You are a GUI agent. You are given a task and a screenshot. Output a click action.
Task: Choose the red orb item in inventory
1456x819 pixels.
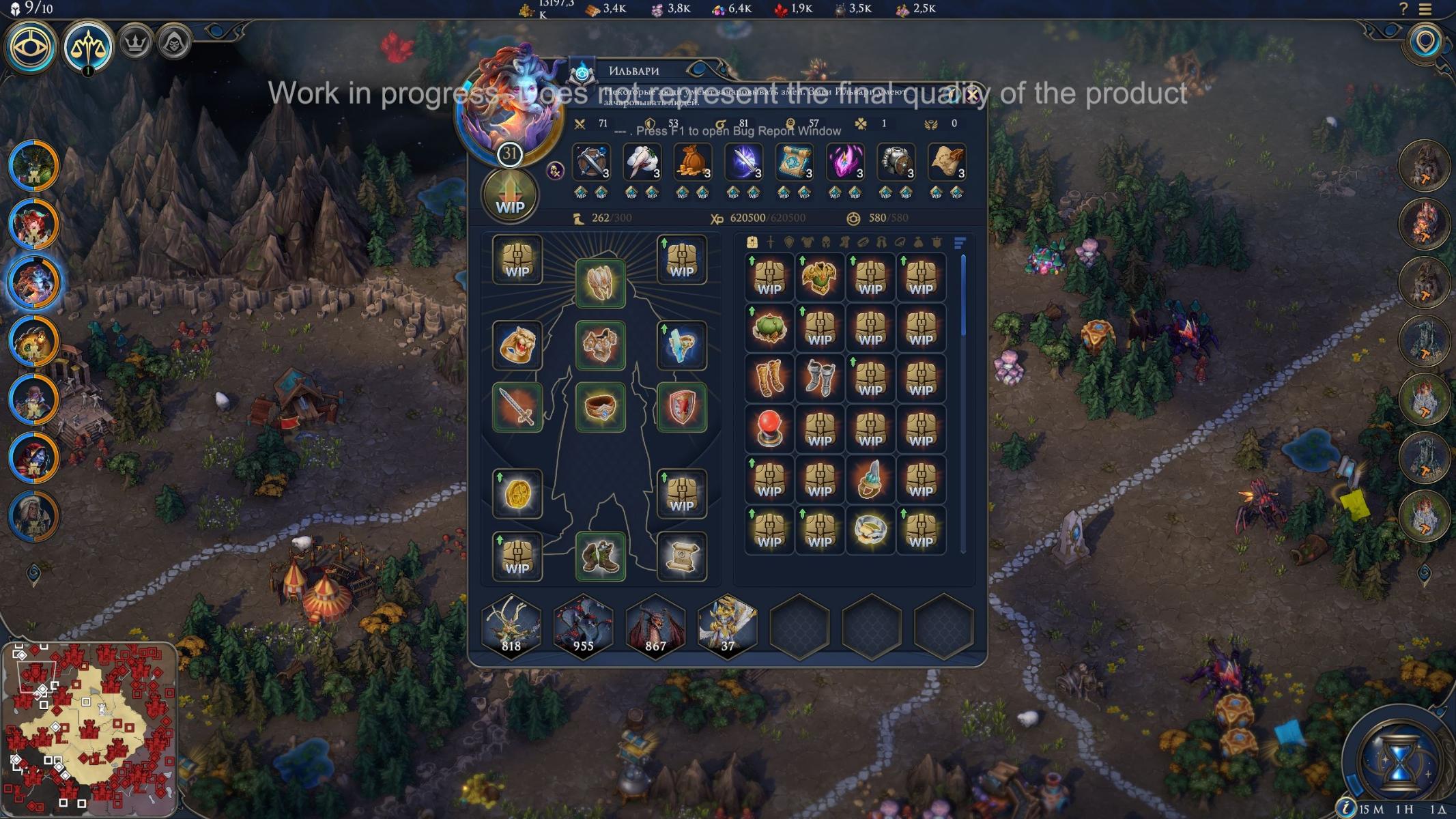tap(769, 429)
